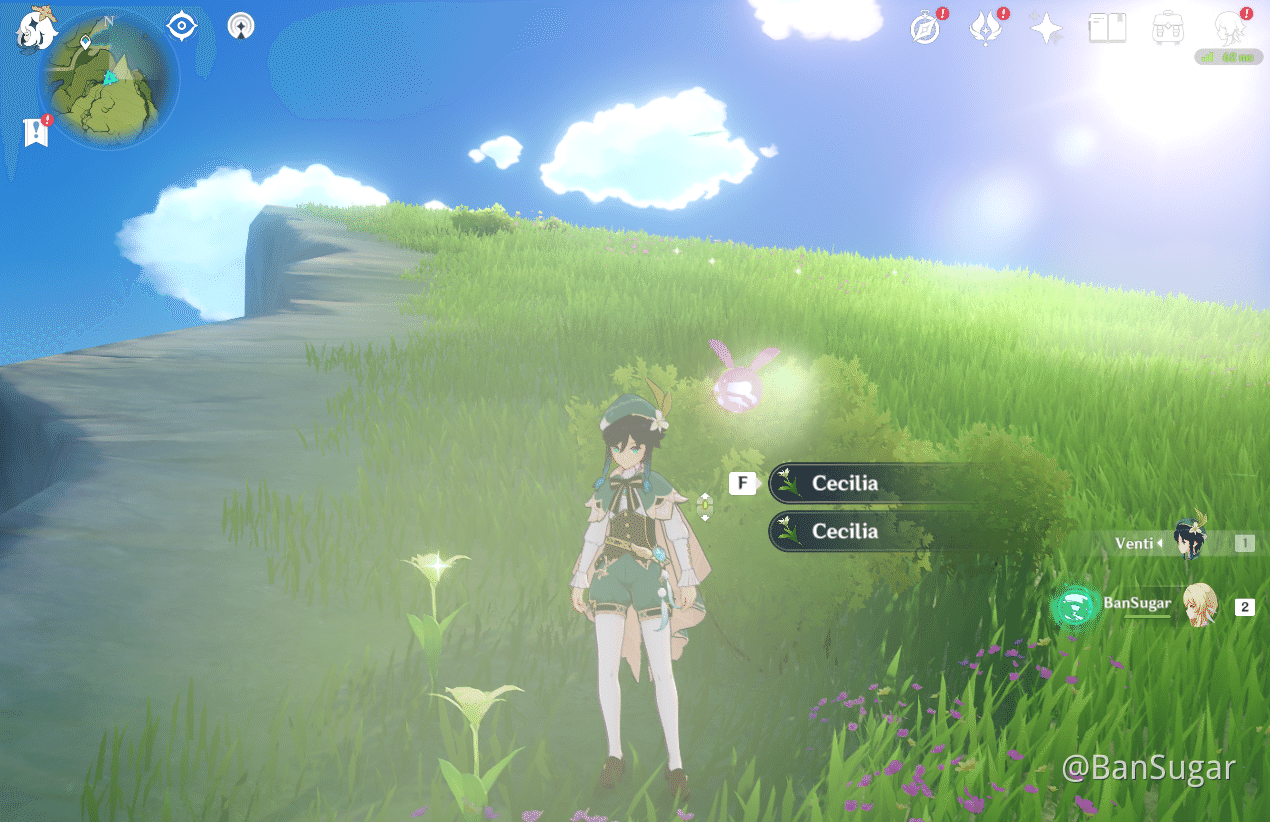This screenshot has width=1270, height=822.
Task: Open the inventory backpack icon
Action: tap(1168, 28)
